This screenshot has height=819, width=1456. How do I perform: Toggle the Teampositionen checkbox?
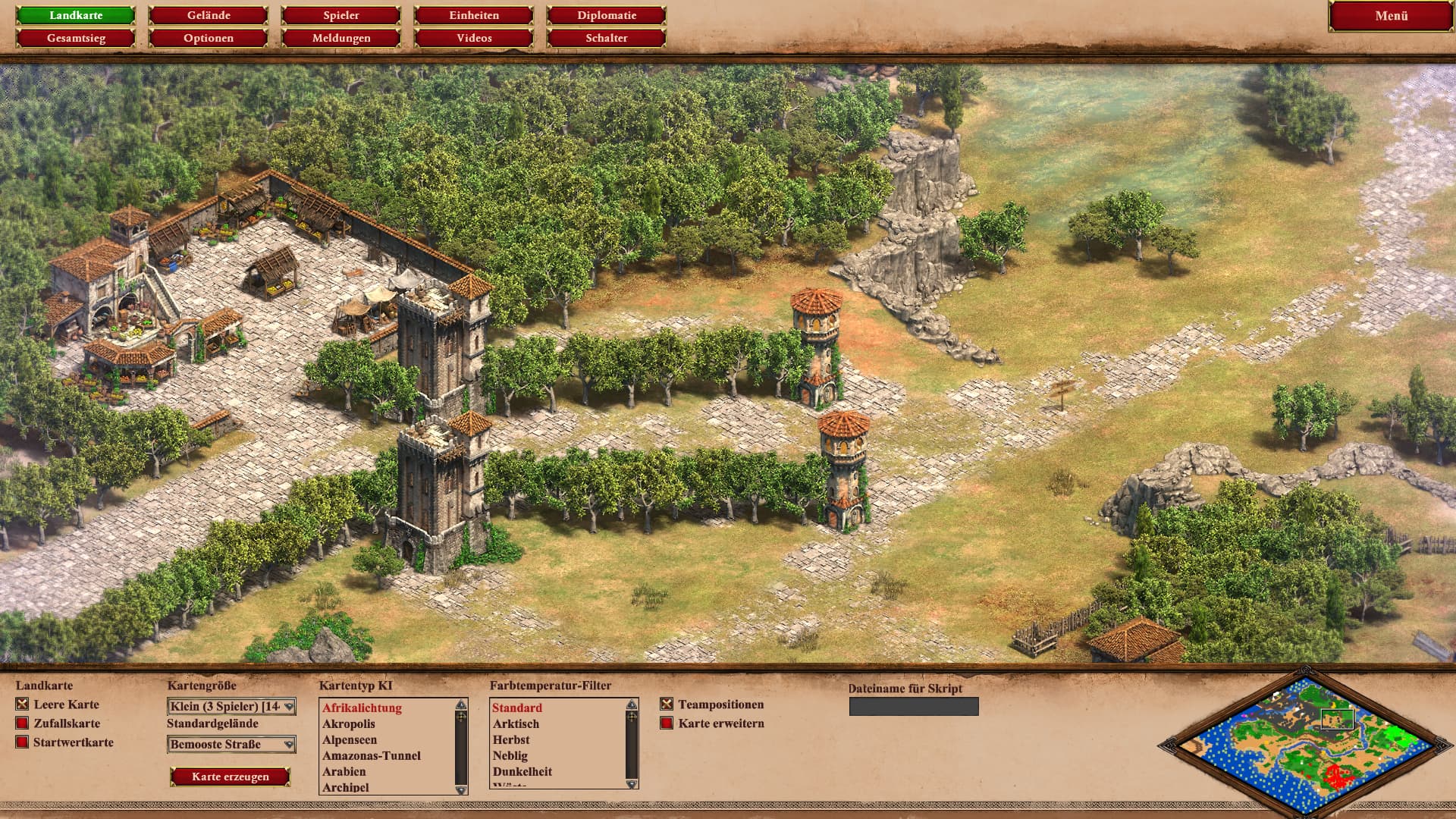click(x=667, y=704)
